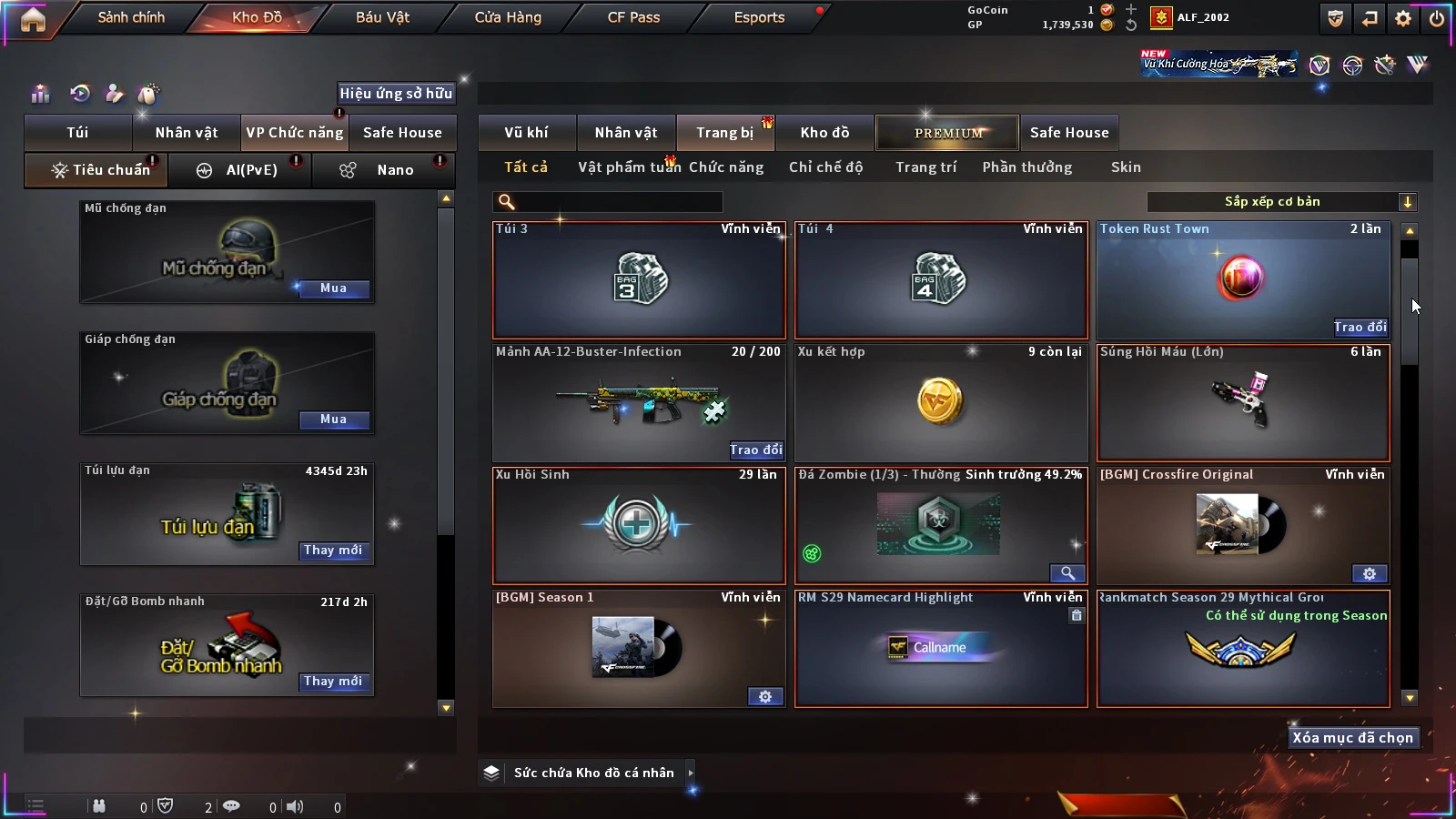Open the Esports section
This screenshot has width=1456, height=819.
click(759, 17)
